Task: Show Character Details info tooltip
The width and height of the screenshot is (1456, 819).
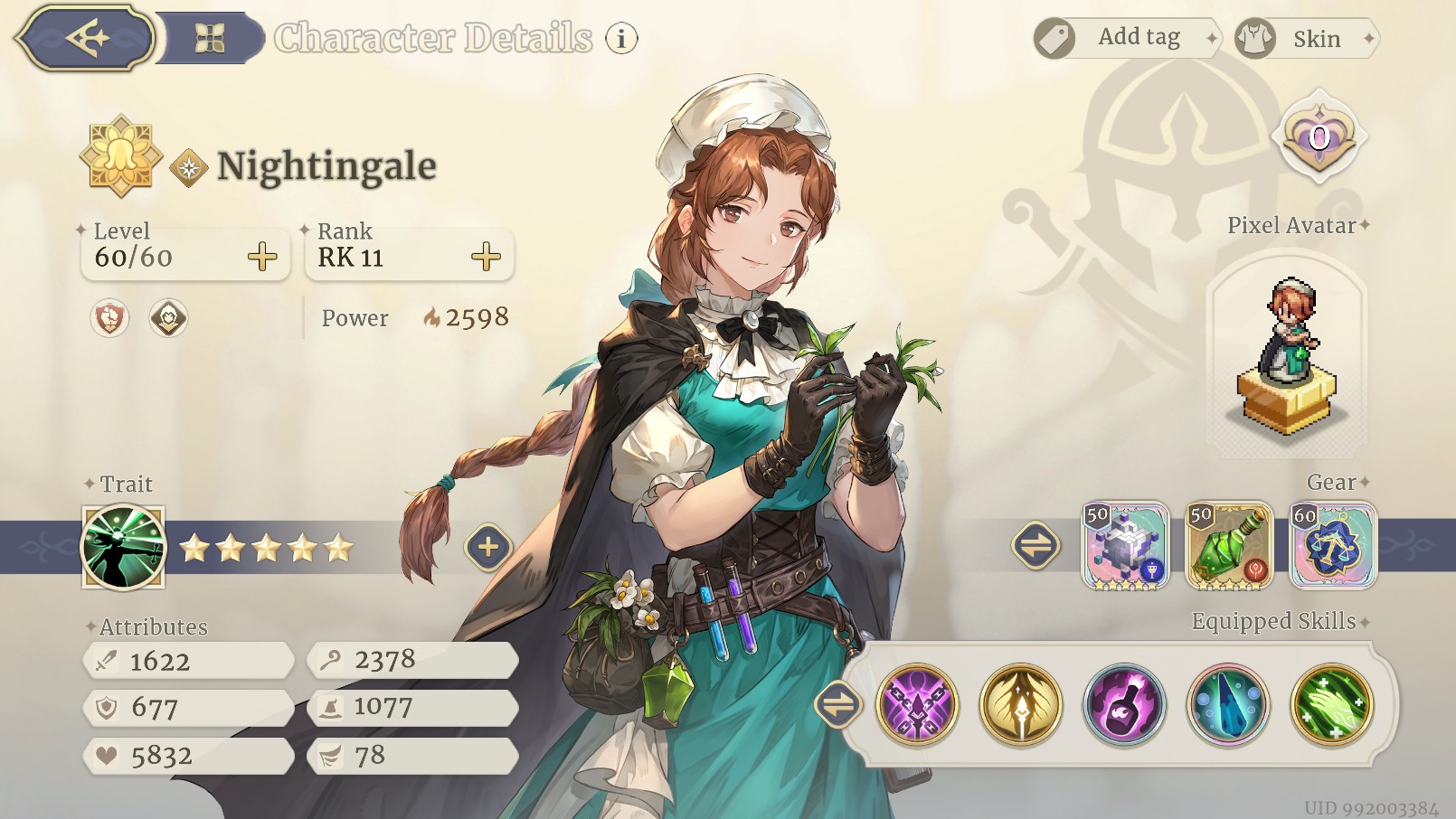Action: (x=621, y=38)
